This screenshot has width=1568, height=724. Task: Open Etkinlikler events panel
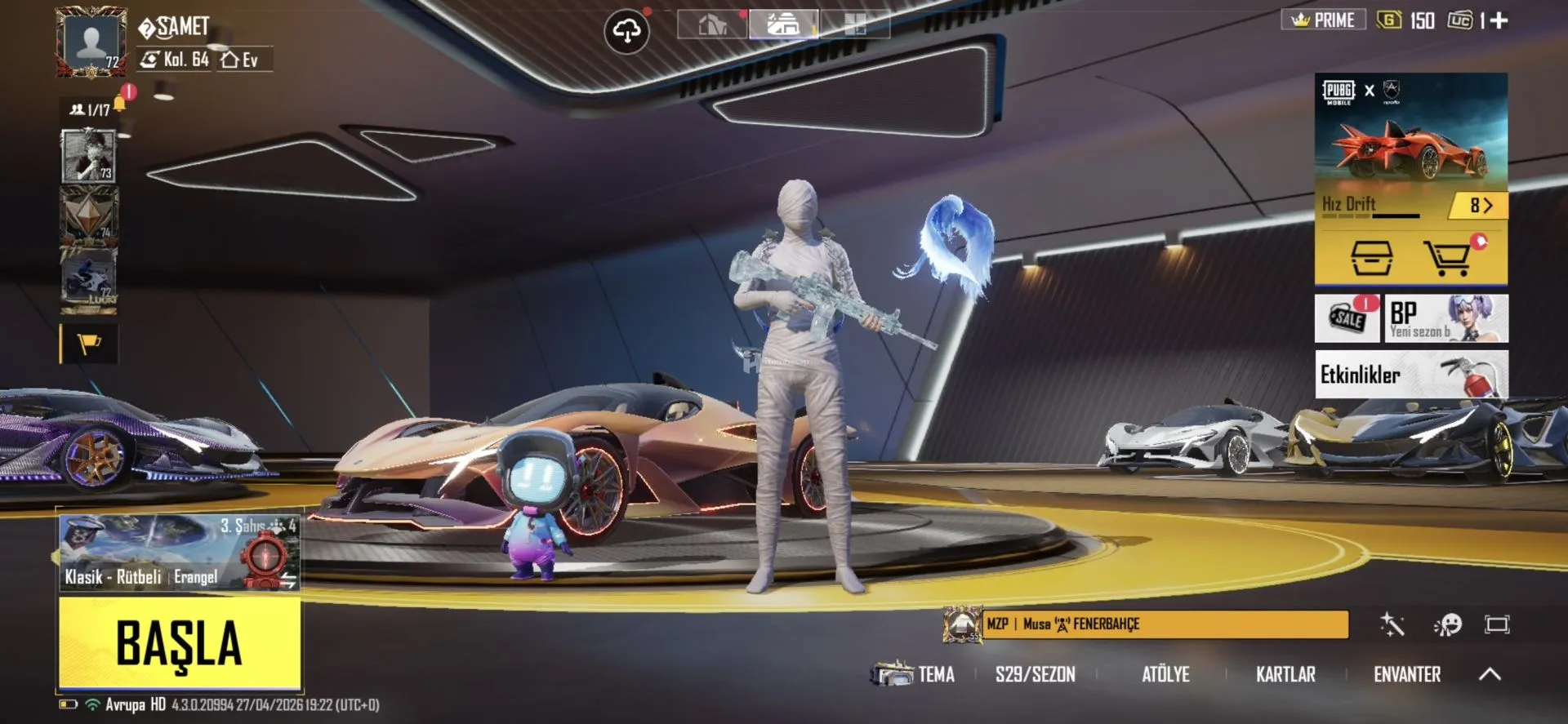click(x=1410, y=375)
